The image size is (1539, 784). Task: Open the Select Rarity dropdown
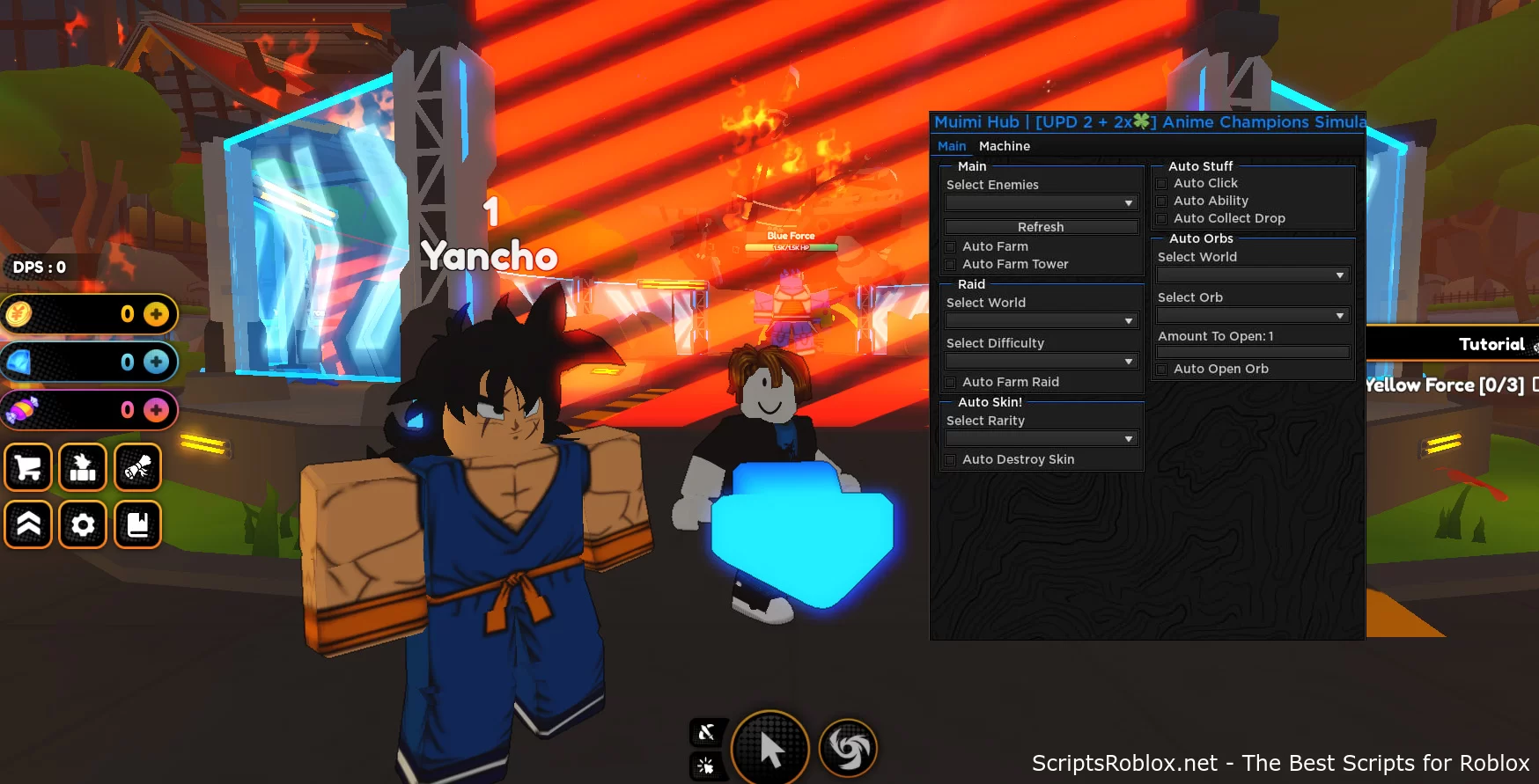[1041, 437]
